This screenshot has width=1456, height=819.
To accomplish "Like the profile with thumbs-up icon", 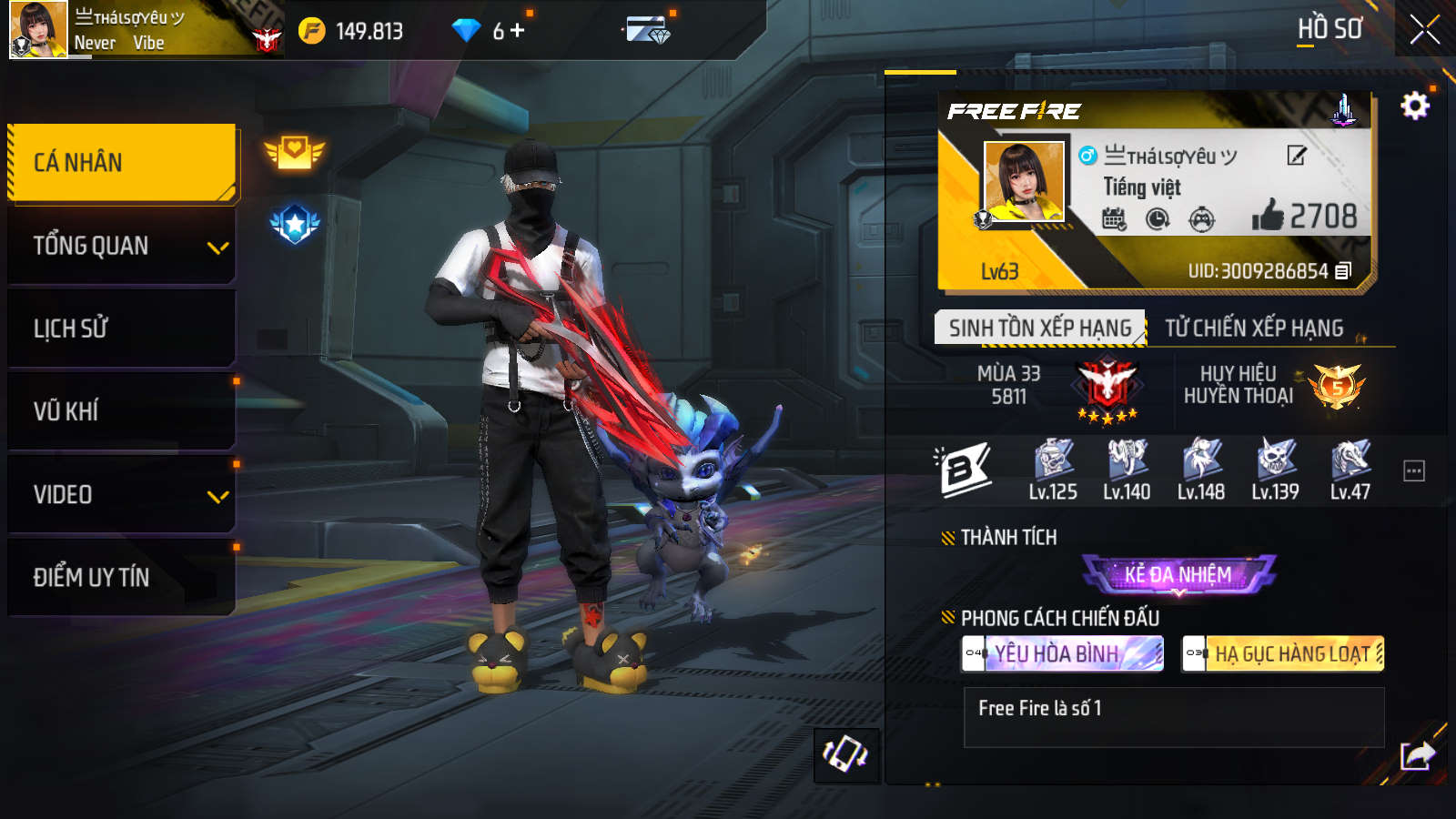I will point(1267,216).
